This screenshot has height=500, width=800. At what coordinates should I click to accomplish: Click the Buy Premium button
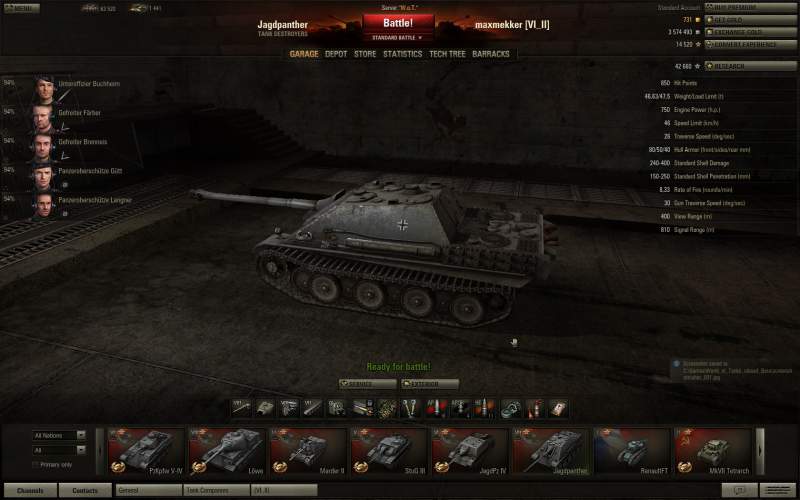[x=751, y=7]
